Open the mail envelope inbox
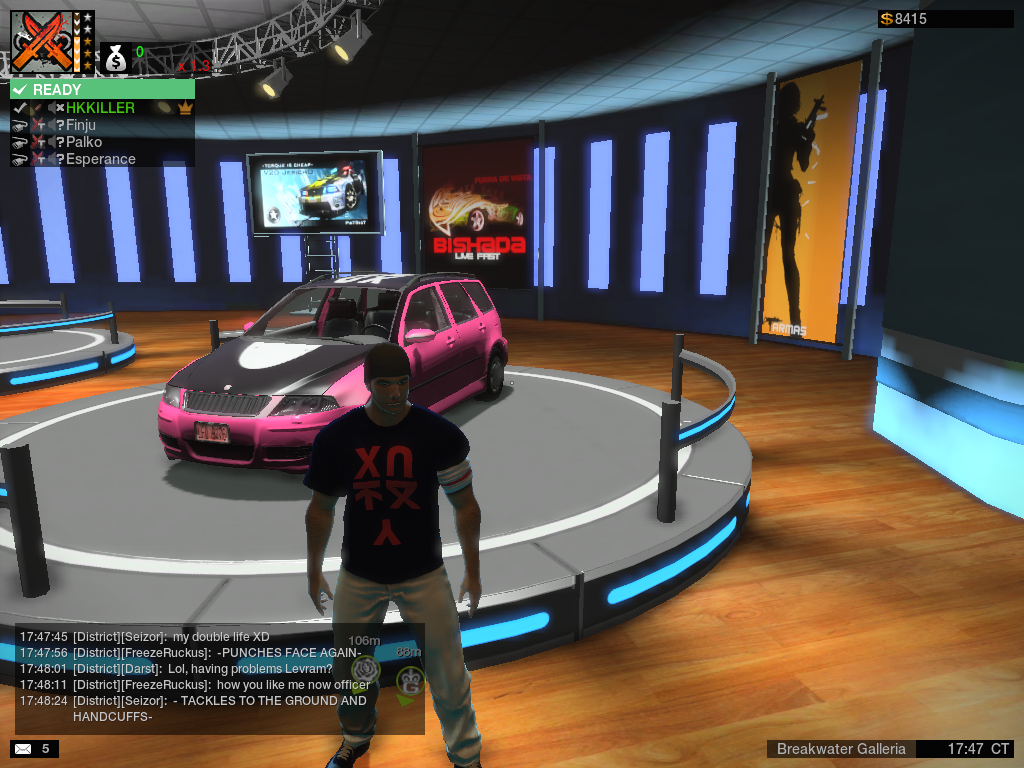Viewport: 1024px width, 768px height. click(21, 748)
